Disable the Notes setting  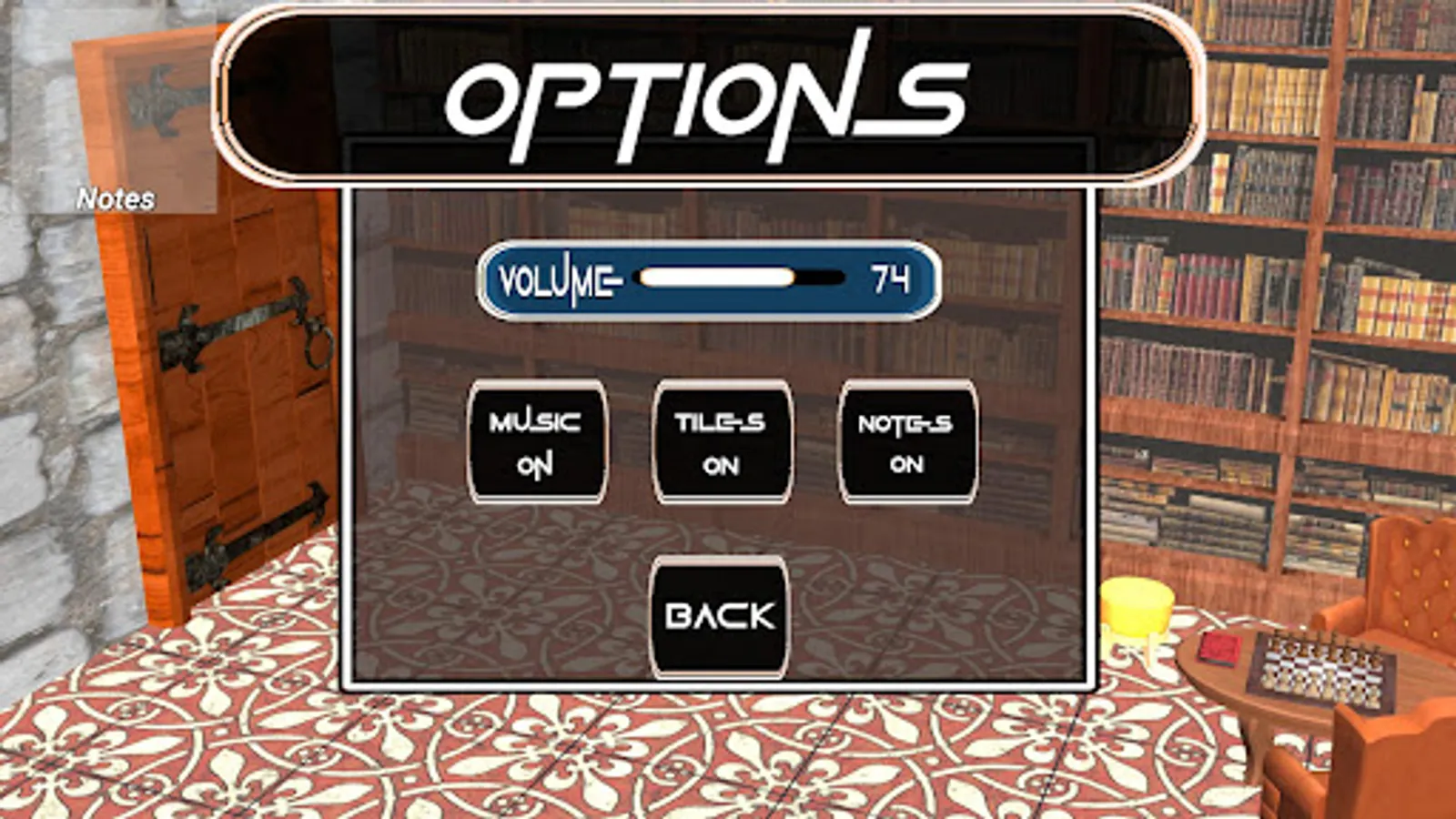(x=908, y=441)
